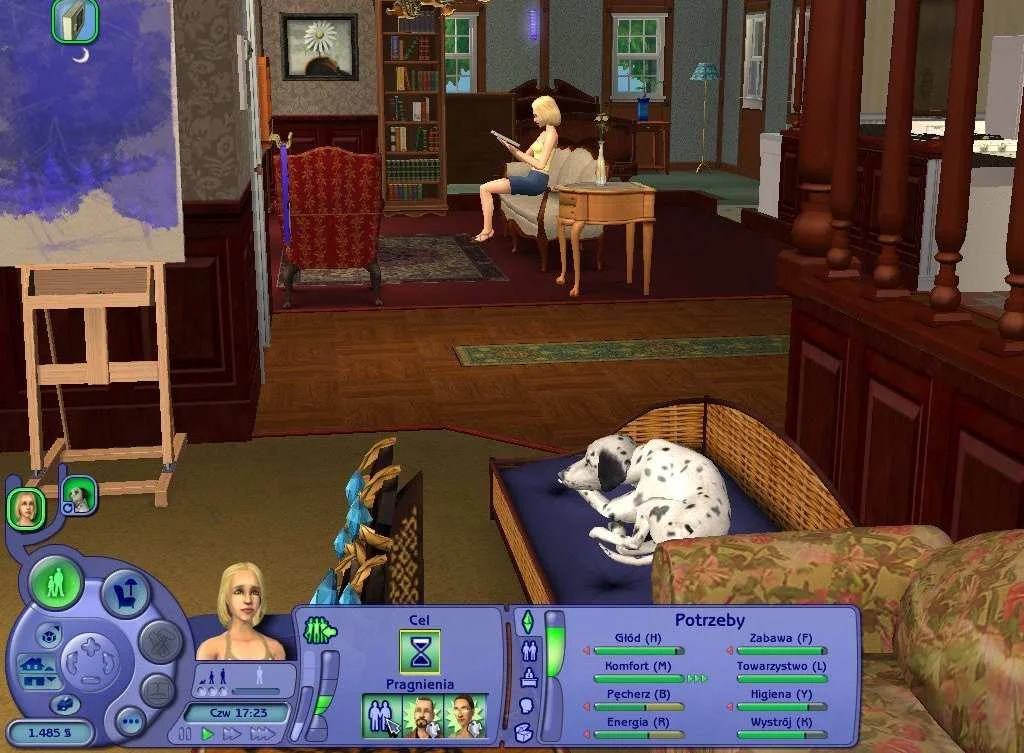Select the blonde Sim's household portrait
Viewport: 1024px width, 753px height.
(x=26, y=507)
